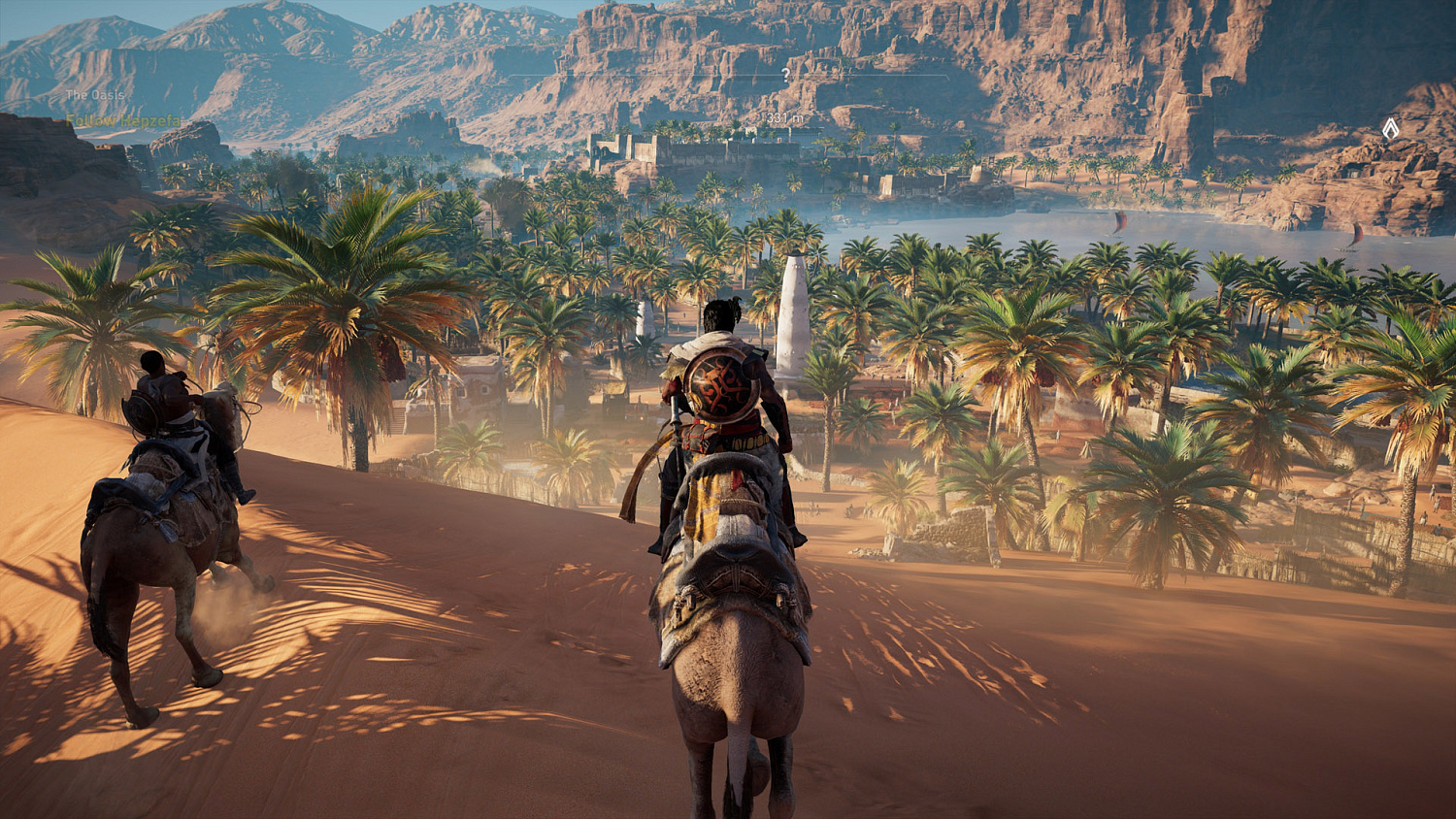Select the Assassin's Creed insignia in top-right corner
This screenshot has width=1456, height=819.
click(1391, 126)
